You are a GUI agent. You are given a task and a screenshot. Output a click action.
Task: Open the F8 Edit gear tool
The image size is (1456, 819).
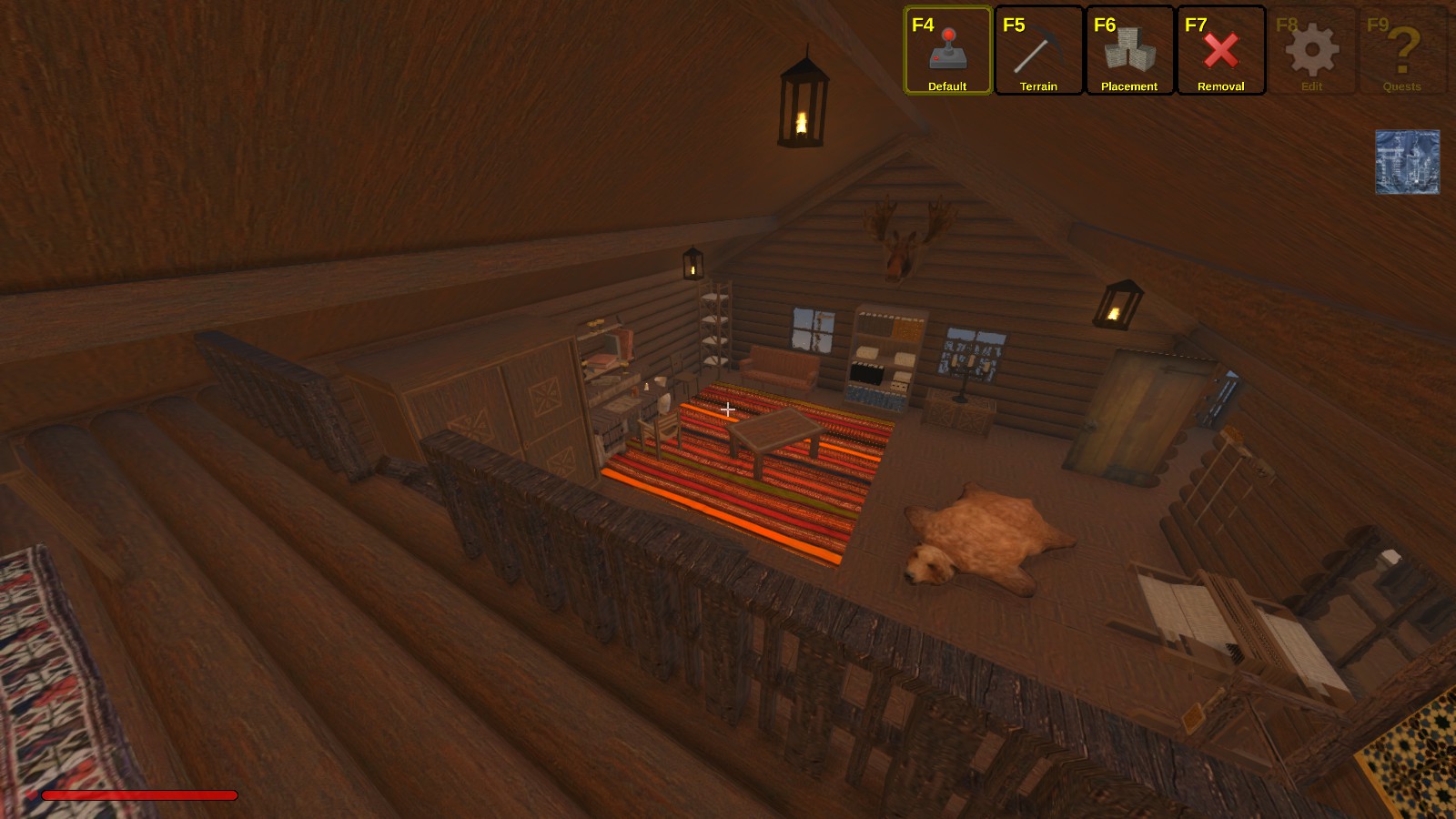[x=1311, y=51]
